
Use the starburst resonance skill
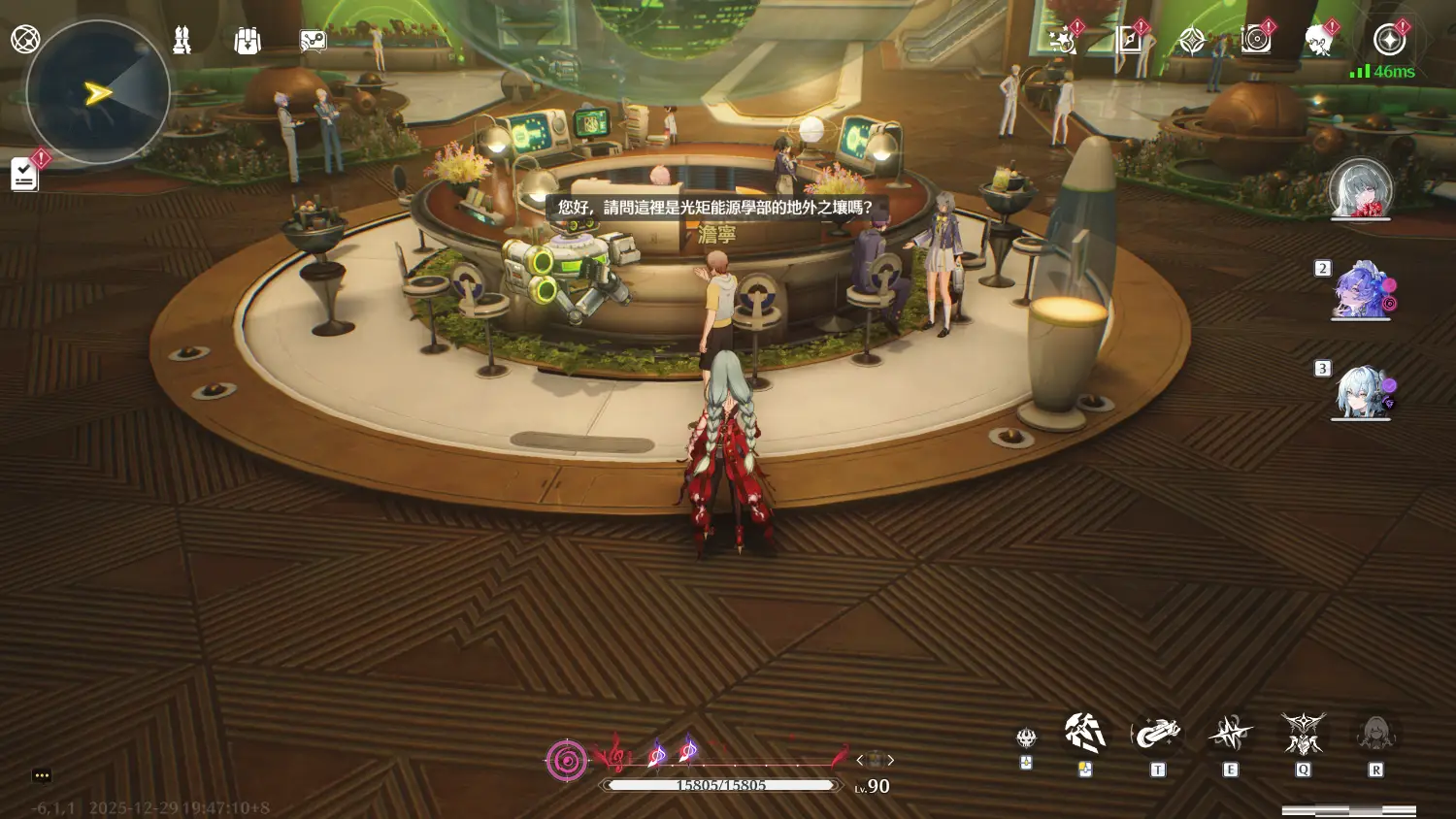click(x=1230, y=735)
